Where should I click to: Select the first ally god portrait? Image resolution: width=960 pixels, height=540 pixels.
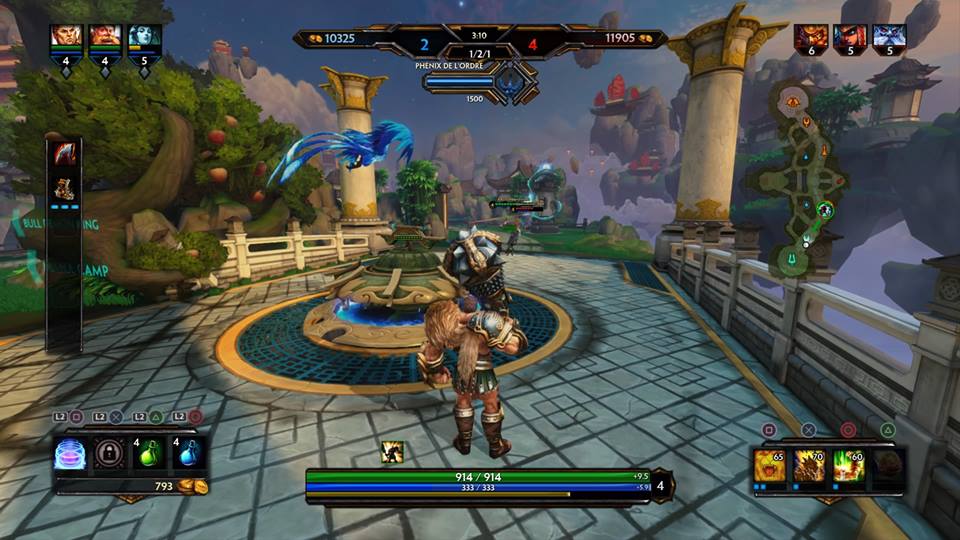coord(65,37)
